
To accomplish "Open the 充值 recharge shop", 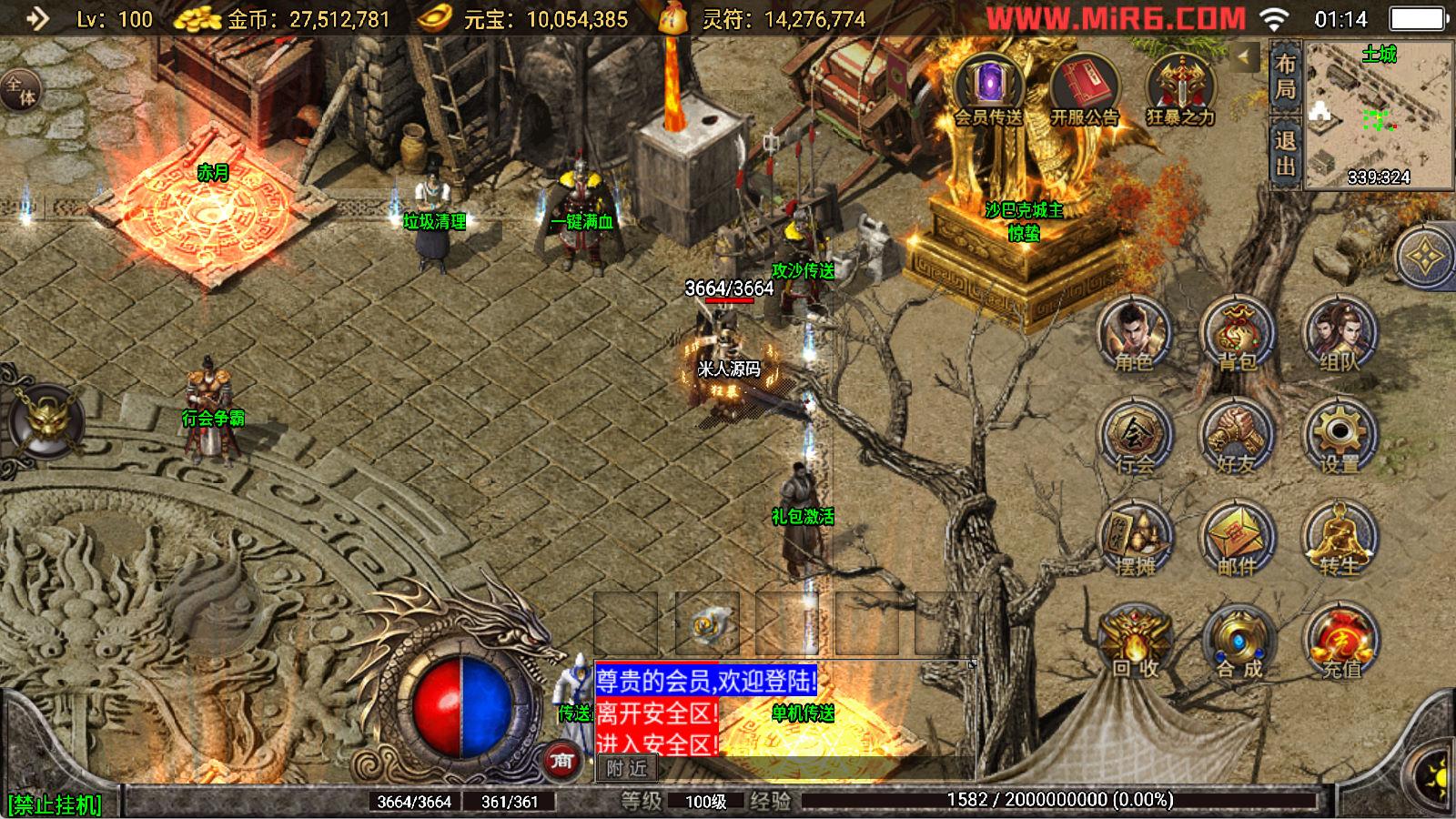I will pyautogui.click(x=1340, y=642).
